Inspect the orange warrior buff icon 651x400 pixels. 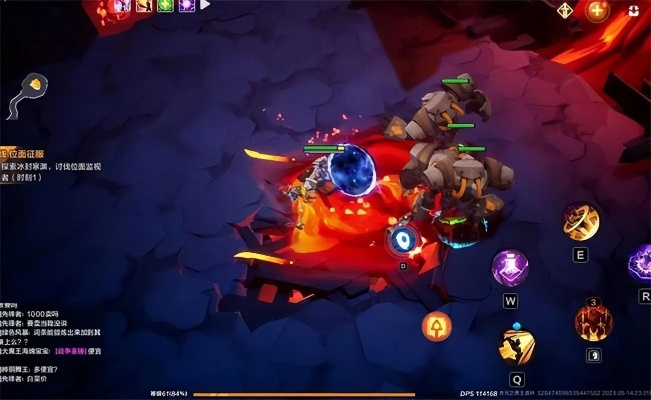[x=144, y=5]
